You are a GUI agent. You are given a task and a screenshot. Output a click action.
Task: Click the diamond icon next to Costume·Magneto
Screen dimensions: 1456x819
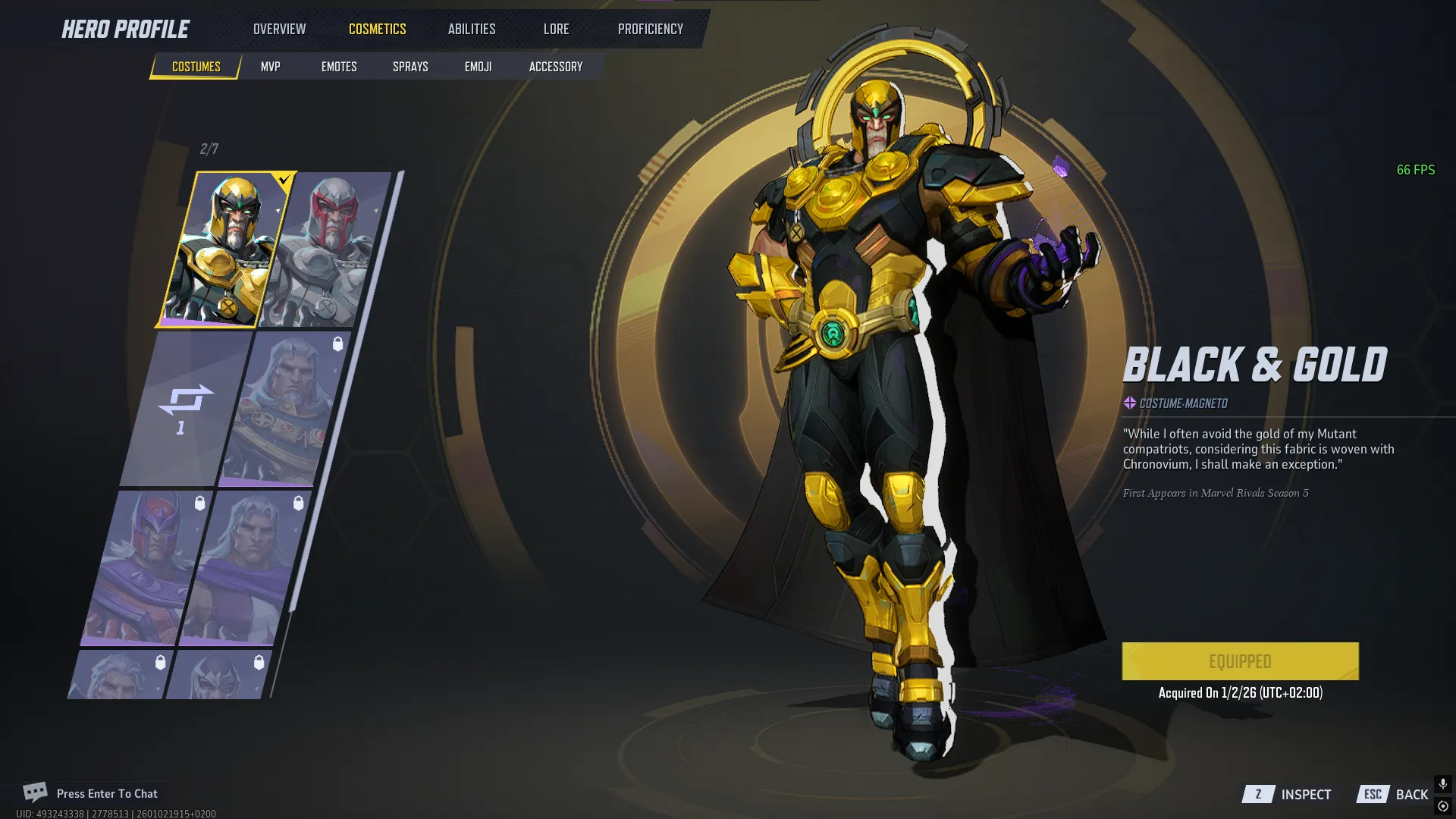point(1129,403)
